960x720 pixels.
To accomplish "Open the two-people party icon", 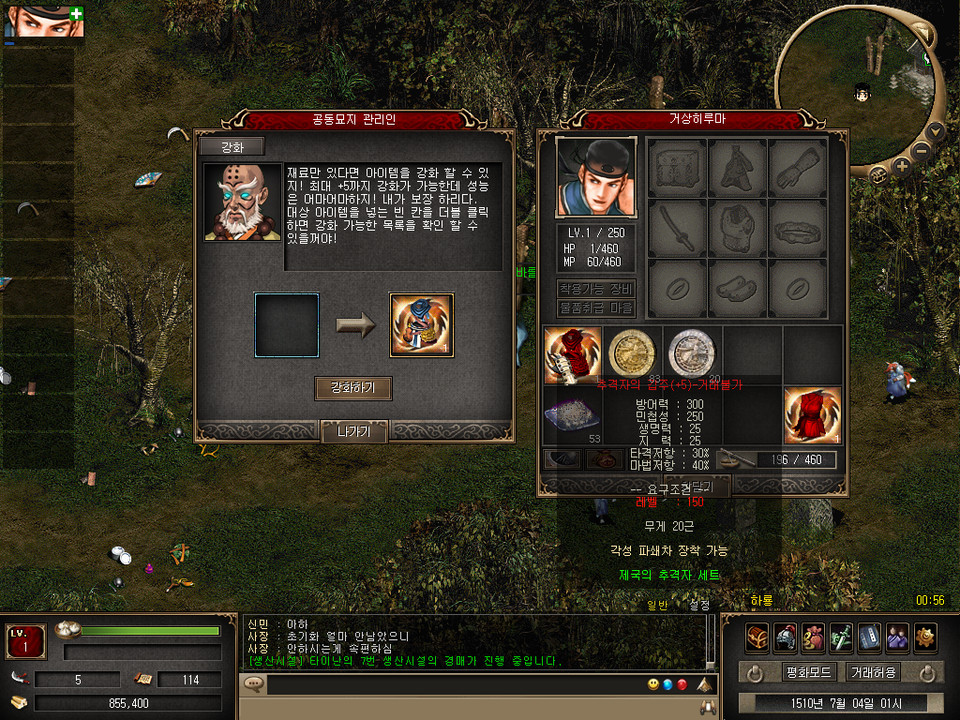I will click(x=897, y=636).
